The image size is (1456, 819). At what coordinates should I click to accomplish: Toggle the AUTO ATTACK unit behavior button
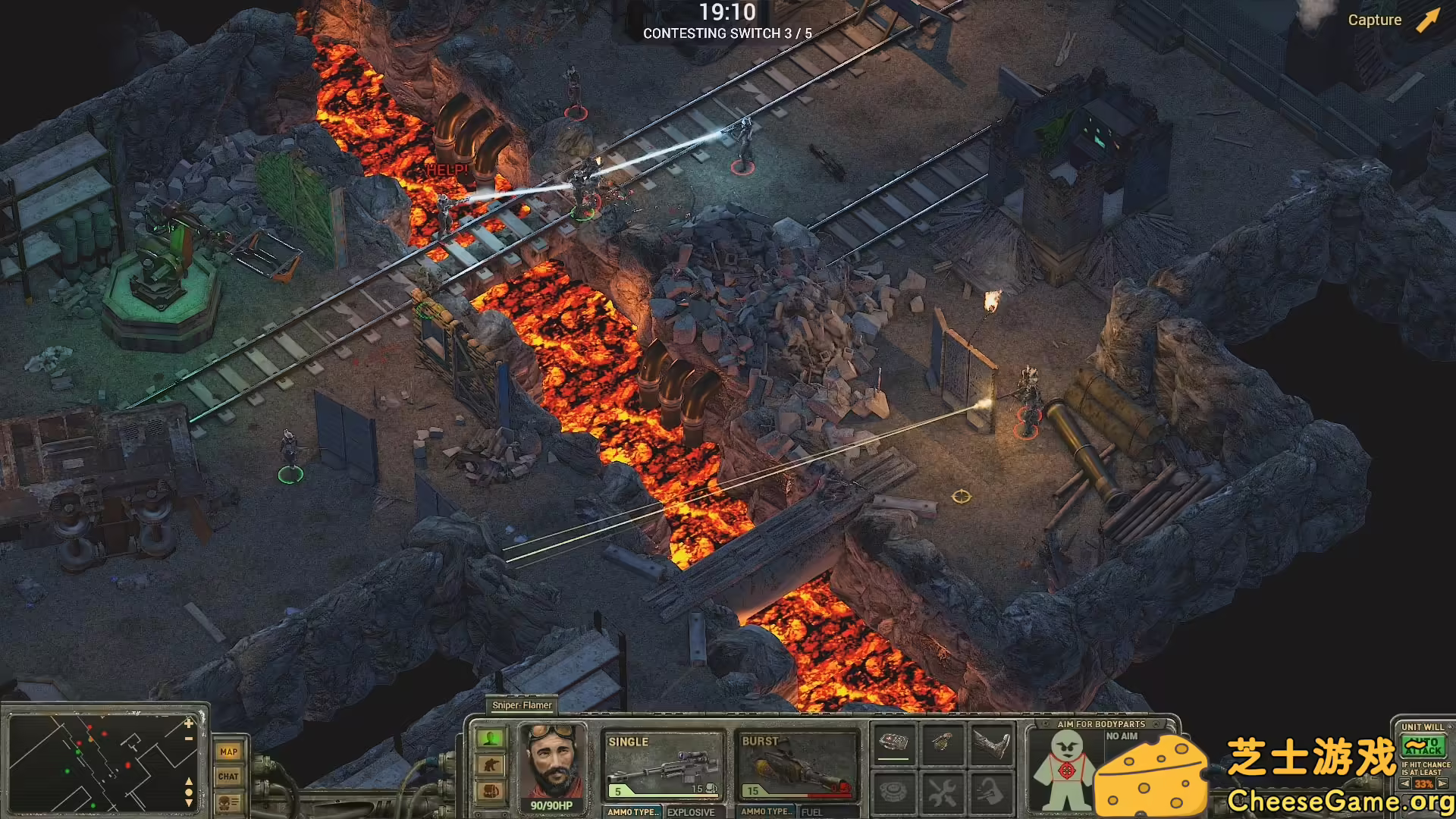[1423, 747]
